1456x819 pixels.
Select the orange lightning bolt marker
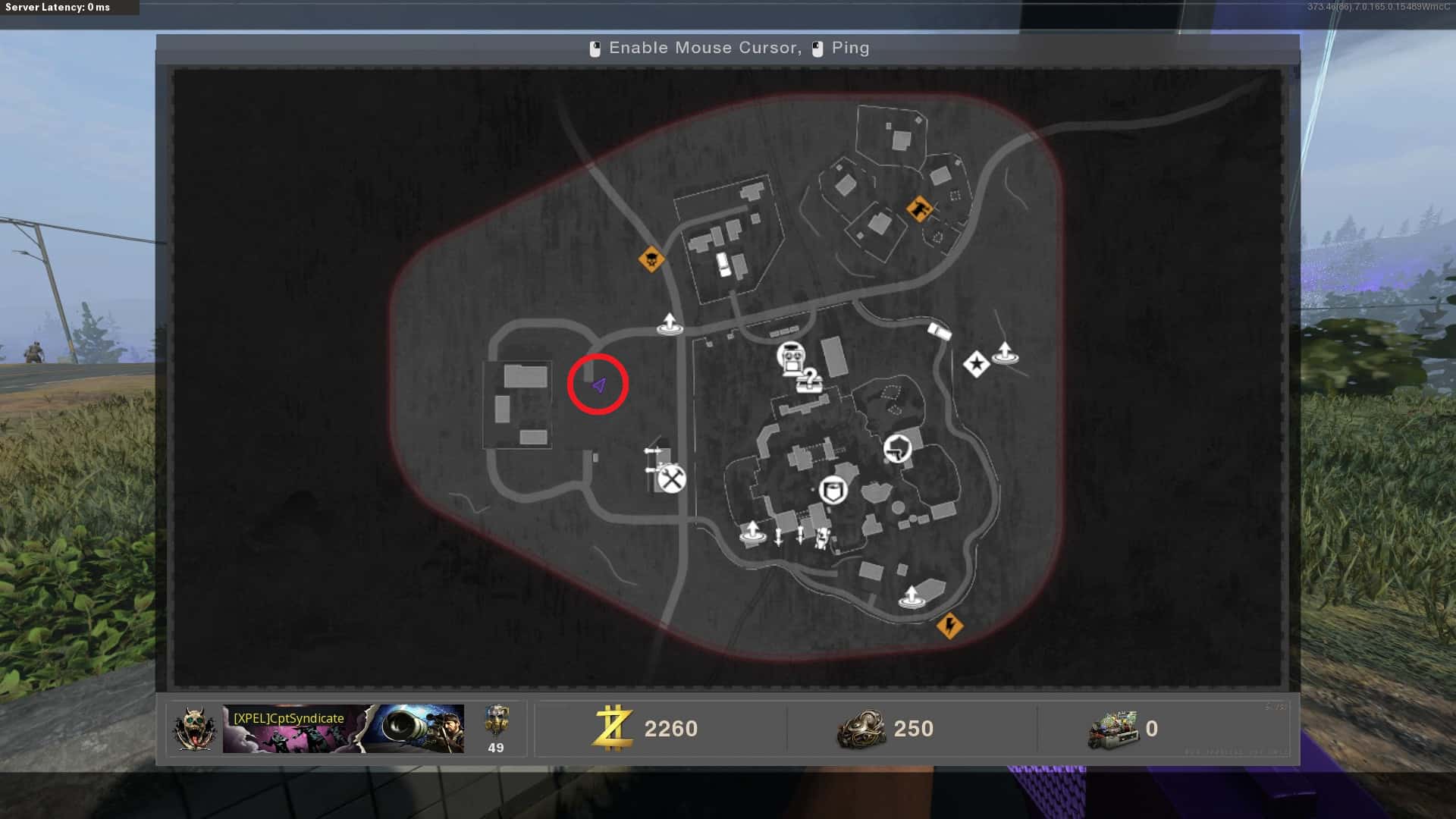pyautogui.click(x=949, y=626)
